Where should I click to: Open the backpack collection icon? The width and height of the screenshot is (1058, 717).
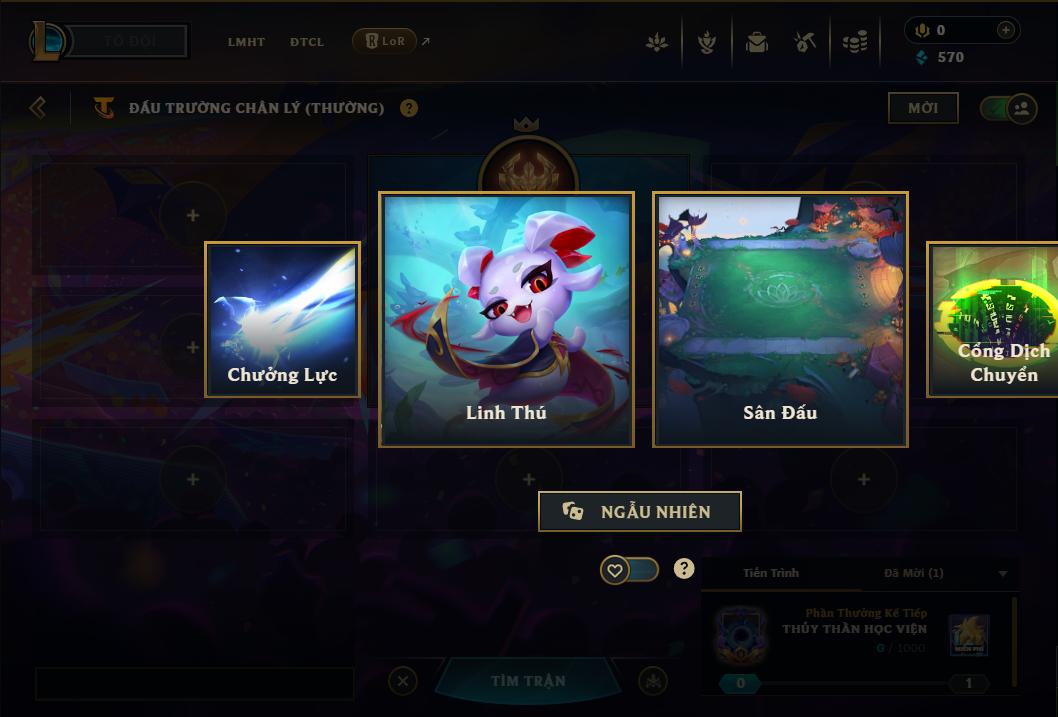pyautogui.click(x=756, y=43)
